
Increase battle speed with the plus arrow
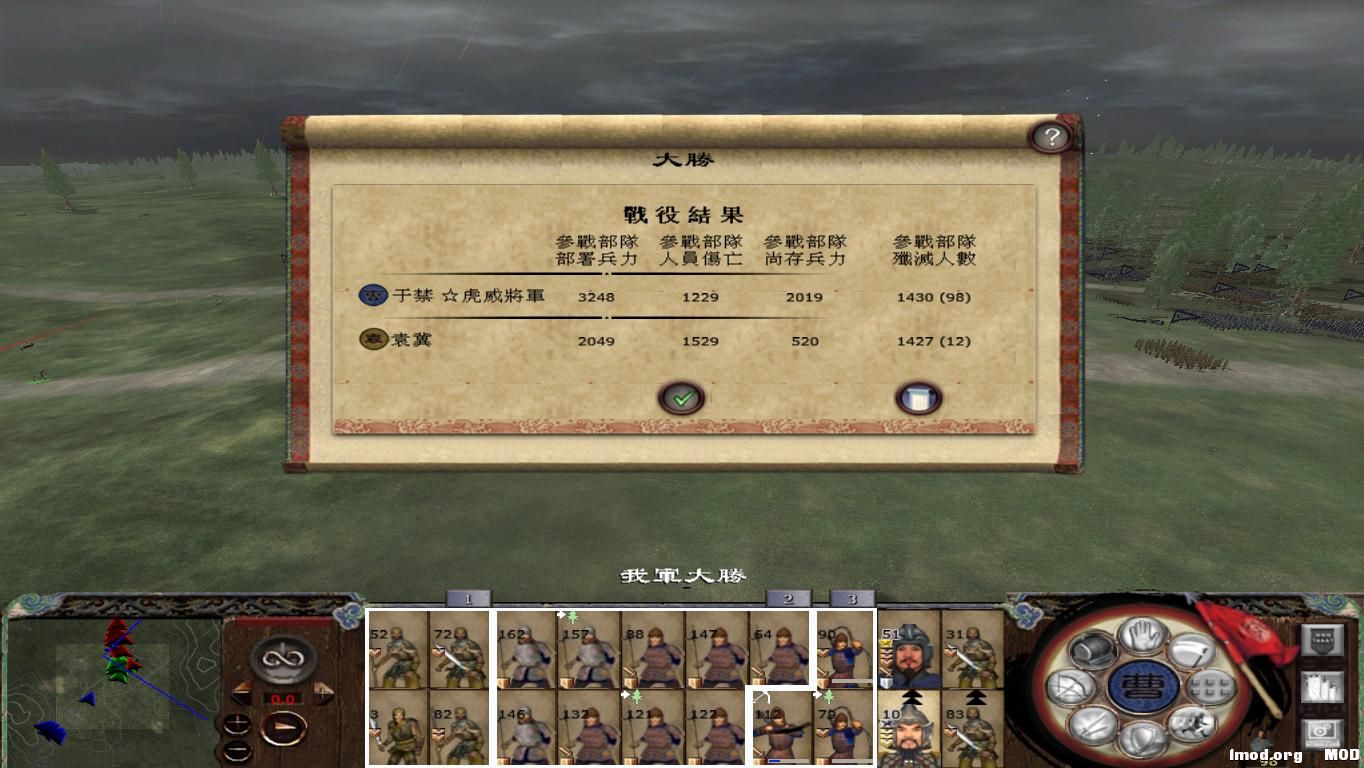click(x=325, y=692)
